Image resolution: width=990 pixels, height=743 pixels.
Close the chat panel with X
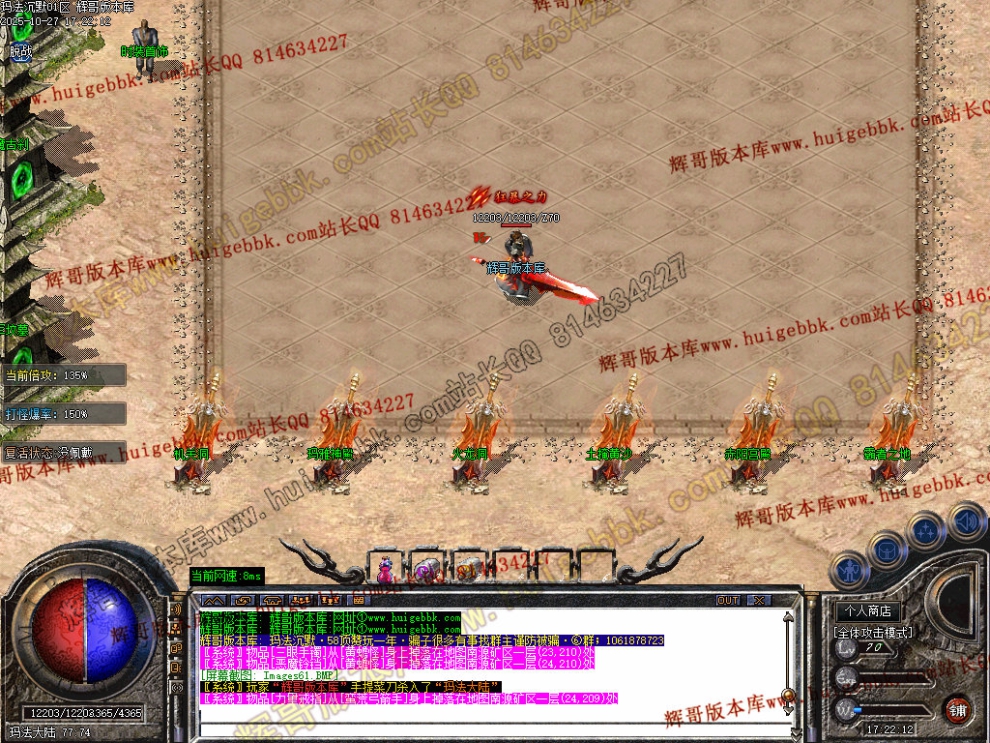[760, 600]
